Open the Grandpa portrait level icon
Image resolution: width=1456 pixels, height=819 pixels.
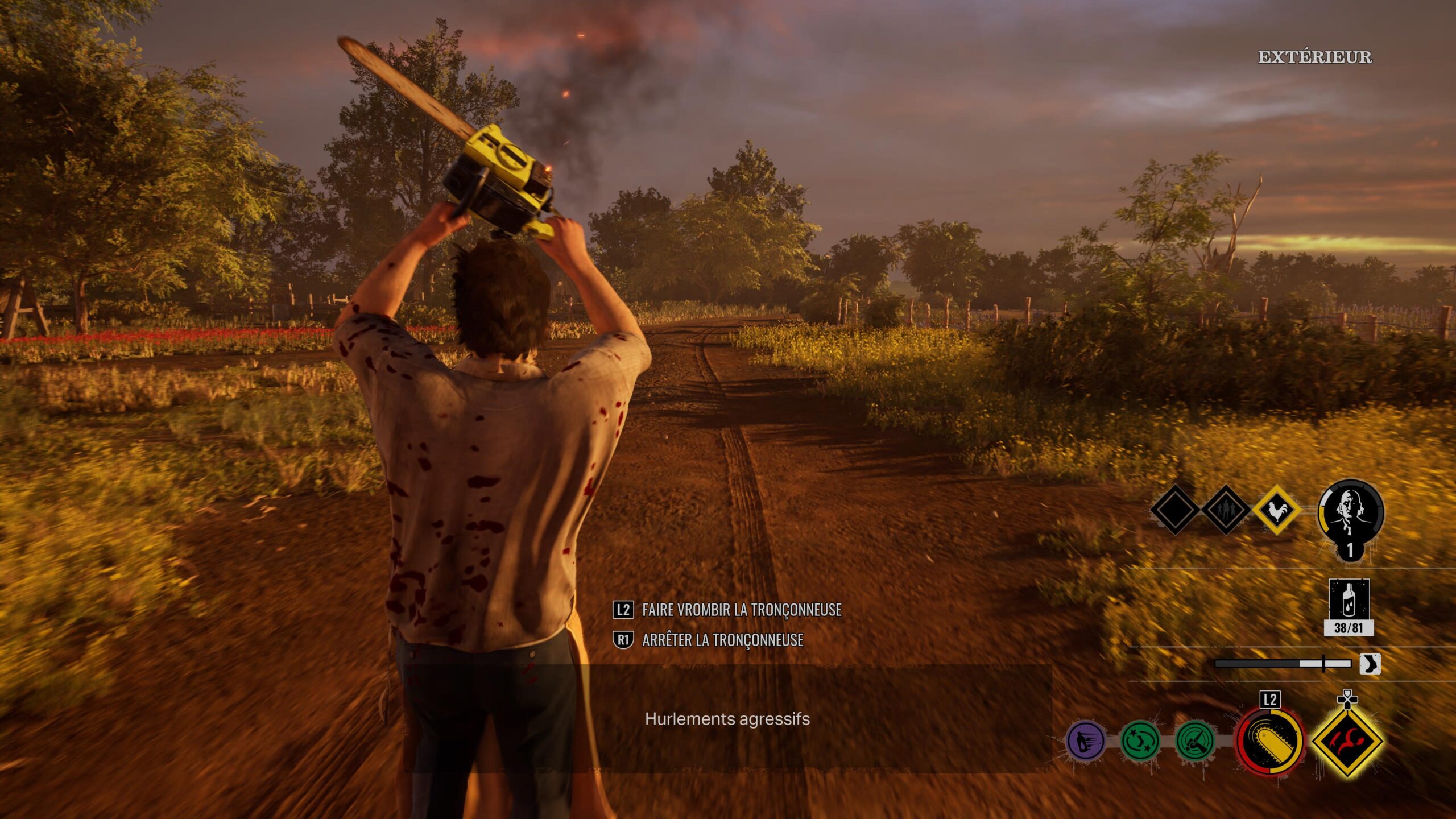click(x=1351, y=512)
